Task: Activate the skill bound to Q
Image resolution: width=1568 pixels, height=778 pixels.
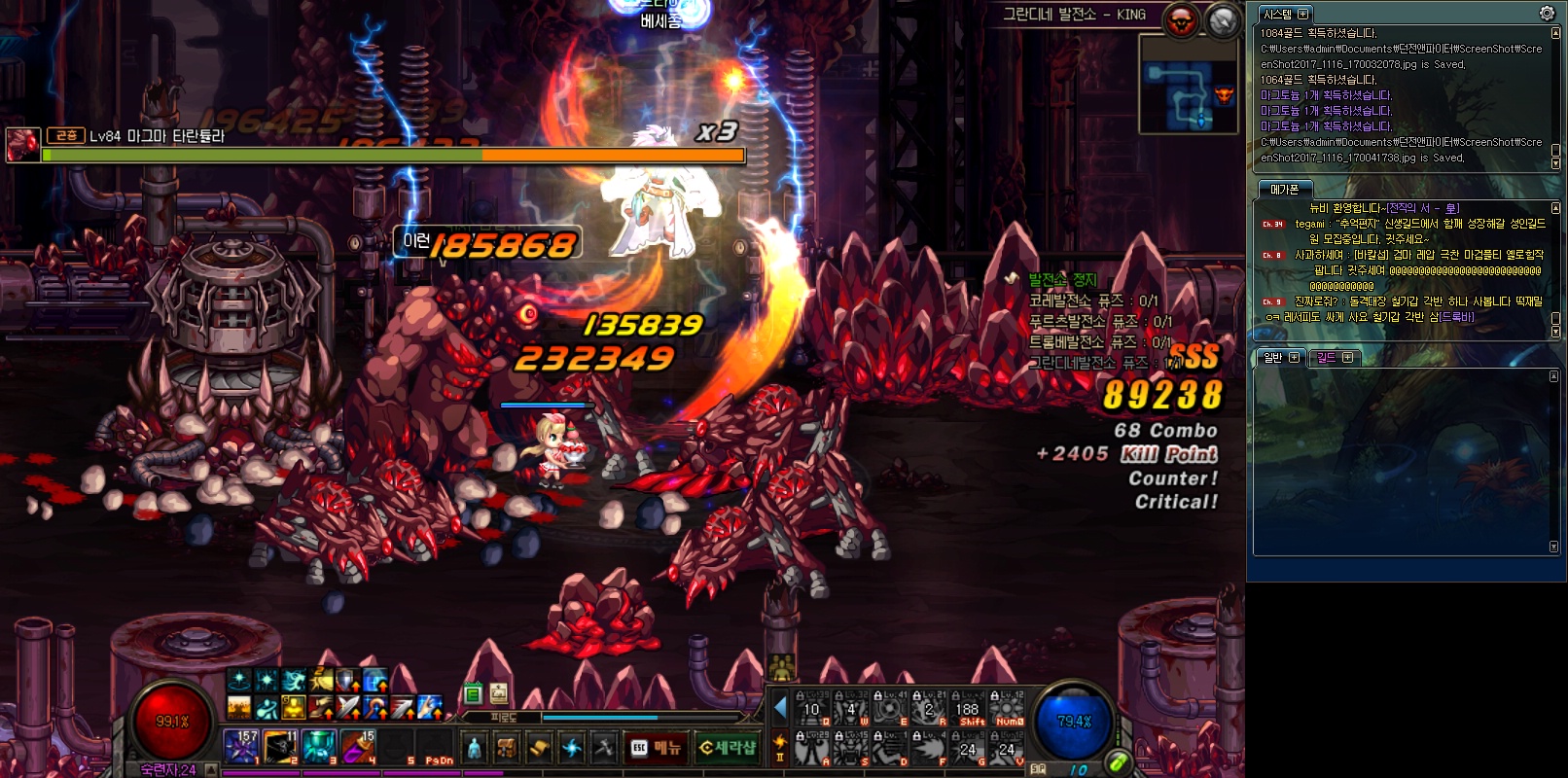Action: tap(813, 709)
